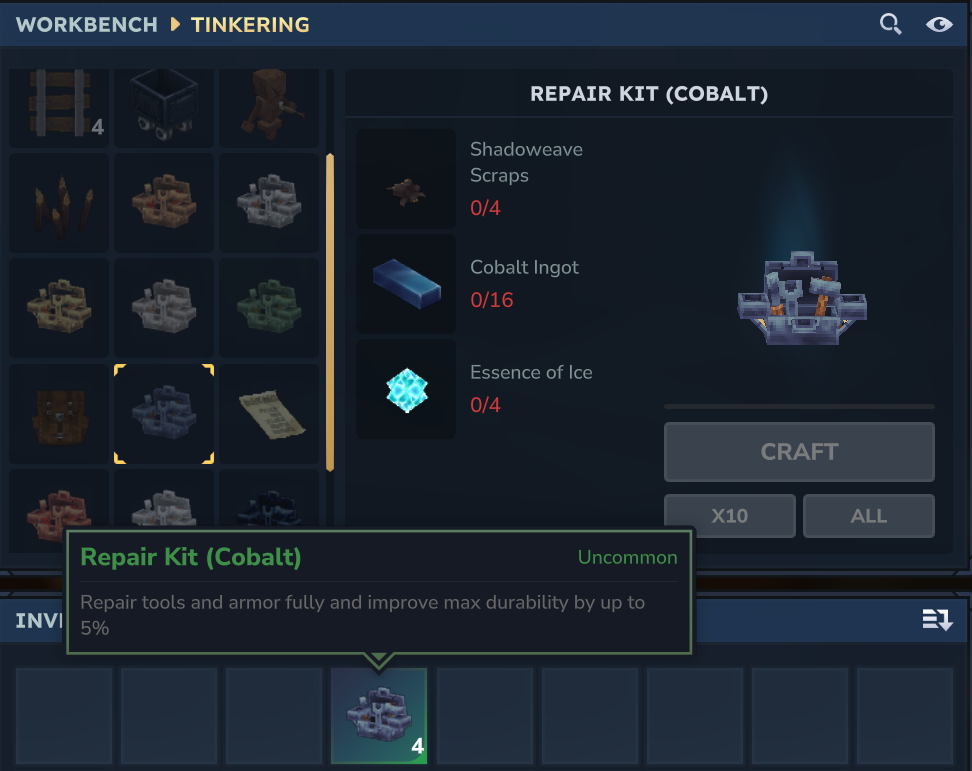Choose the red repair kit recipe
Screen dimensions: 972x771
(x=59, y=508)
